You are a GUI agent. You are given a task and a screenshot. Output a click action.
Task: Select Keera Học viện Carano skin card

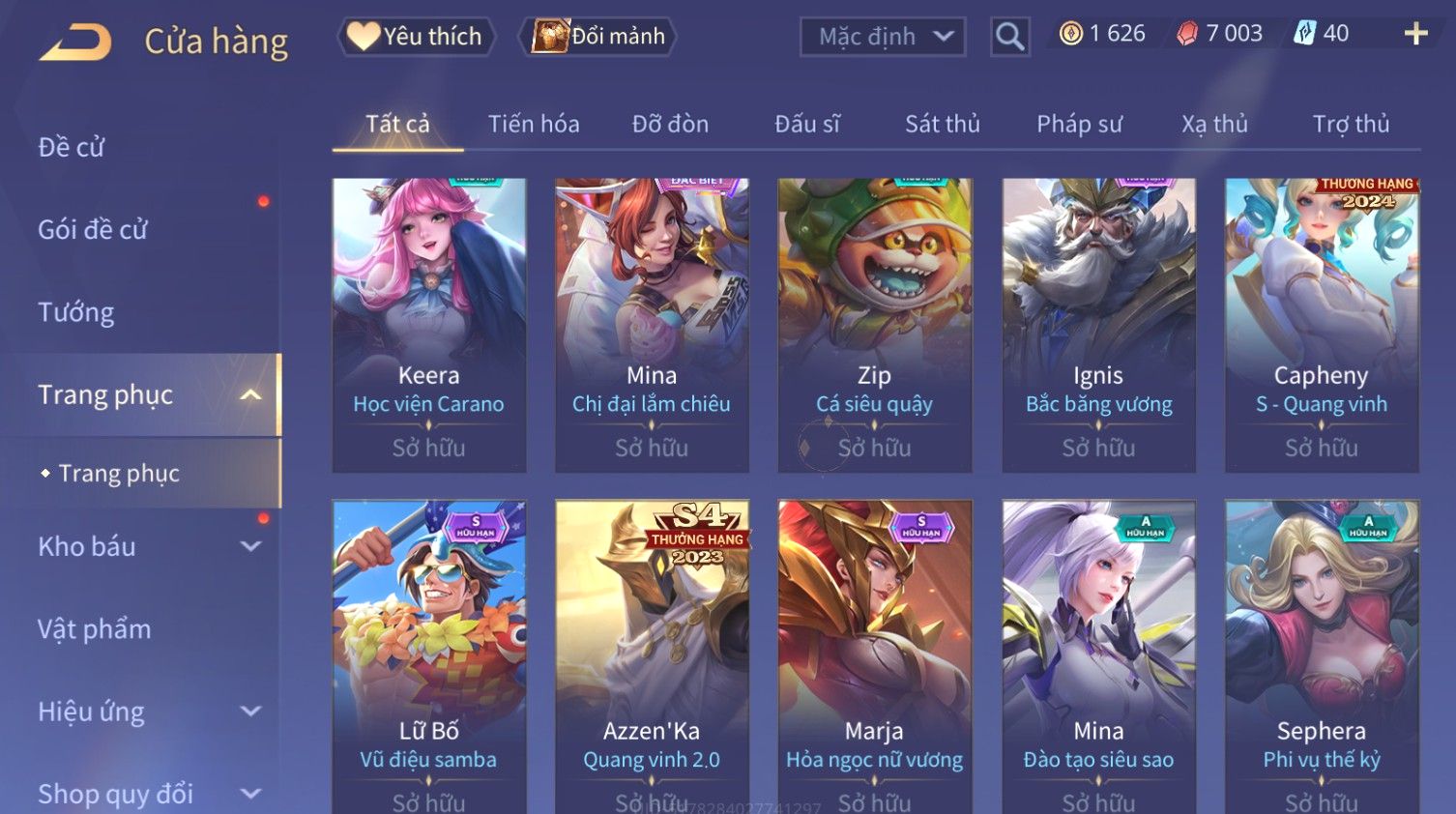(x=429, y=324)
